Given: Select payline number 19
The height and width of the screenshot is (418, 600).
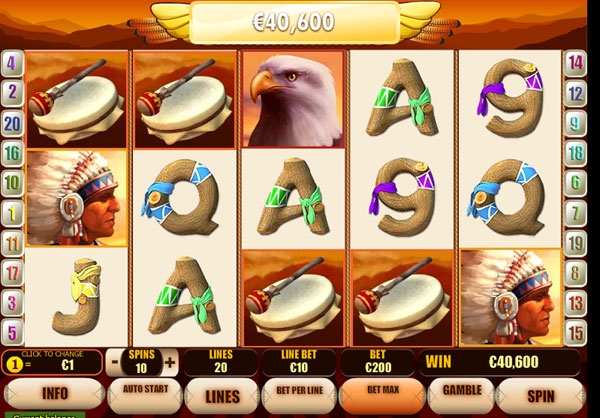Looking at the screenshot, I should tap(575, 242).
